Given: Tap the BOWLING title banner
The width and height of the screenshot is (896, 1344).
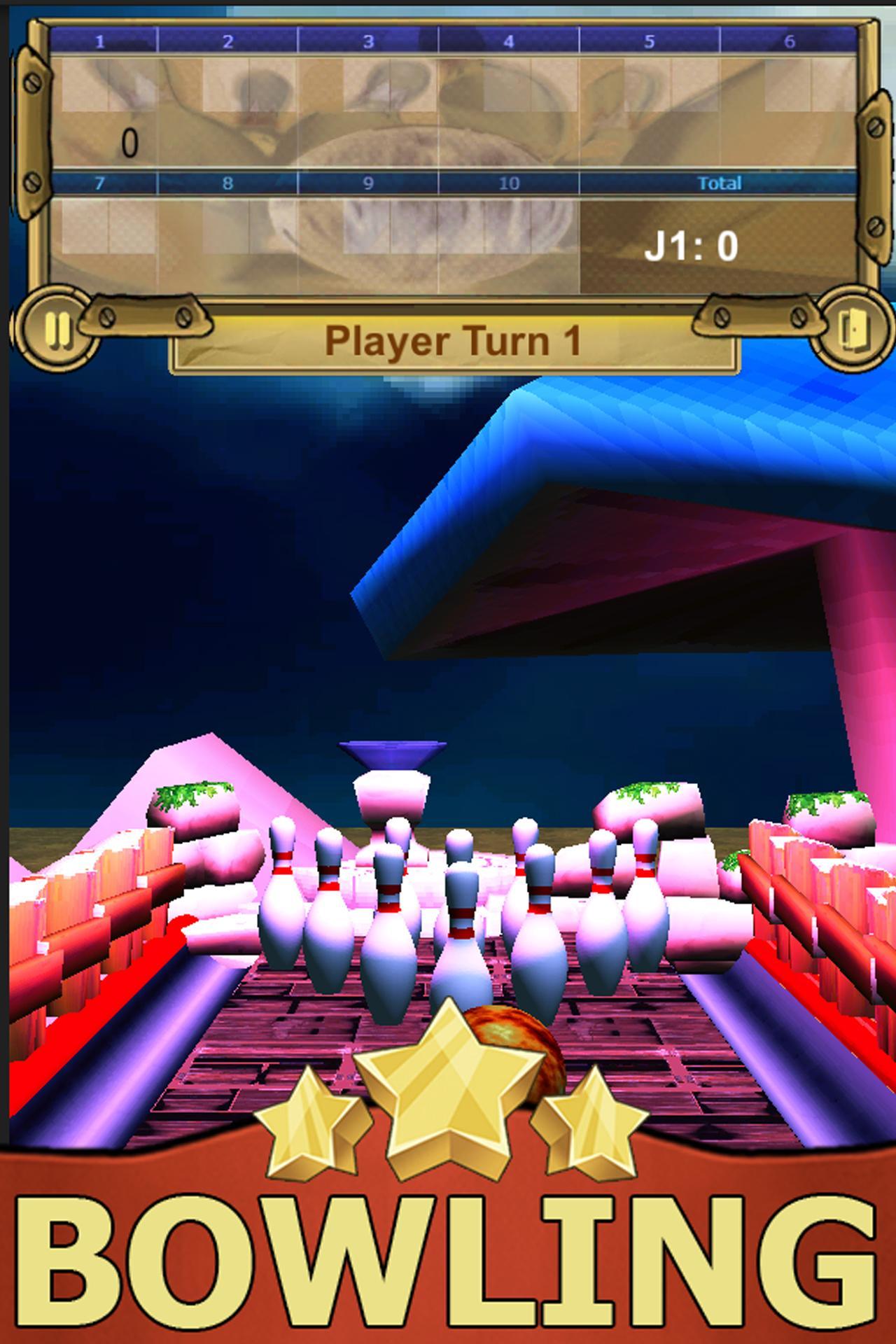Looking at the screenshot, I should (x=448, y=1253).
